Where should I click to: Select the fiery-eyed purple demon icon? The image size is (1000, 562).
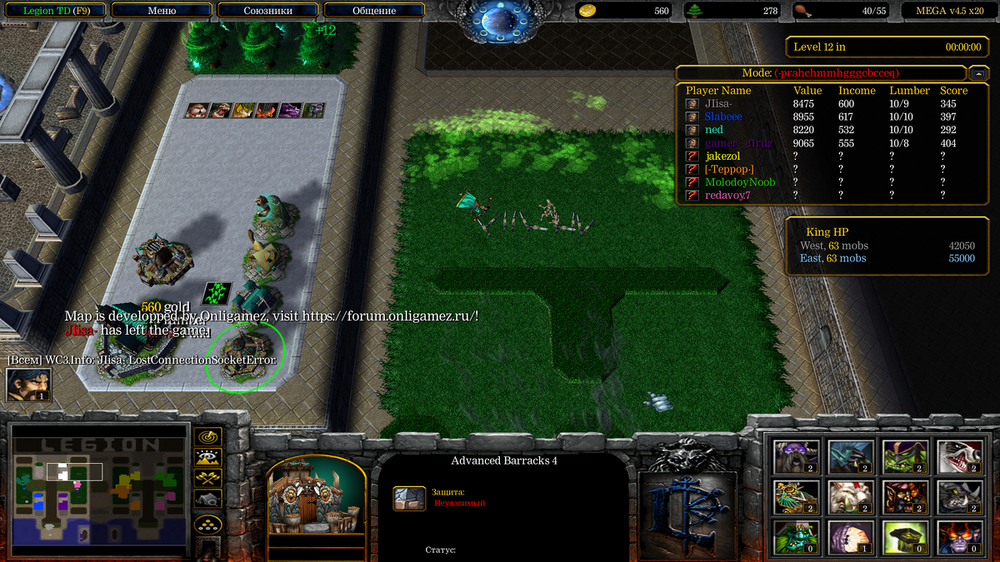pos(957,538)
